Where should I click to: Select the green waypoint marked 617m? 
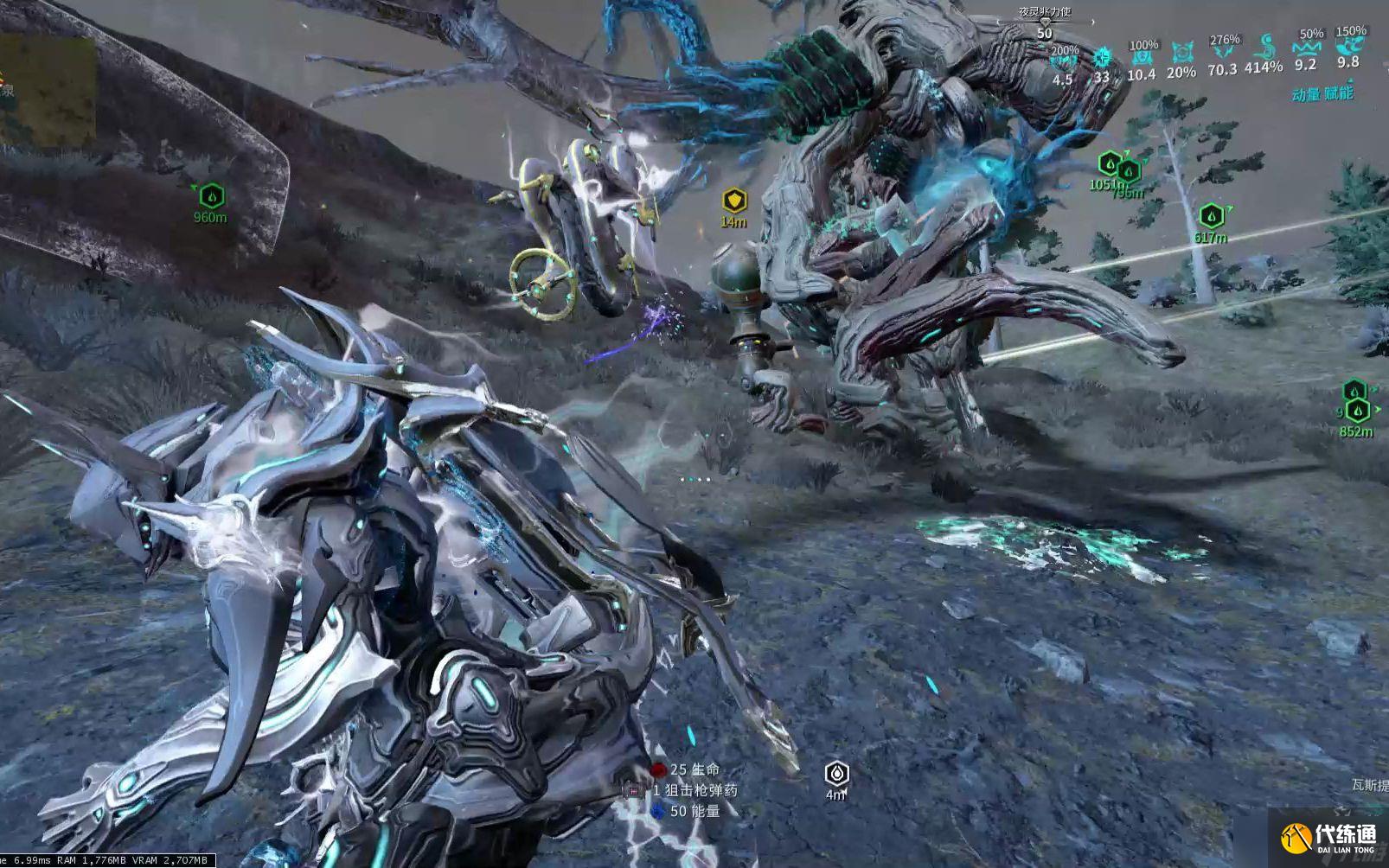click(1211, 216)
